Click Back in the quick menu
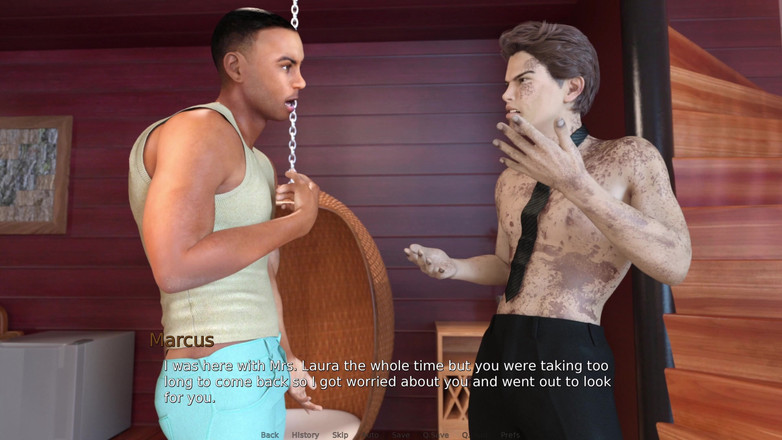This screenshot has height=440, width=782. click(270, 435)
